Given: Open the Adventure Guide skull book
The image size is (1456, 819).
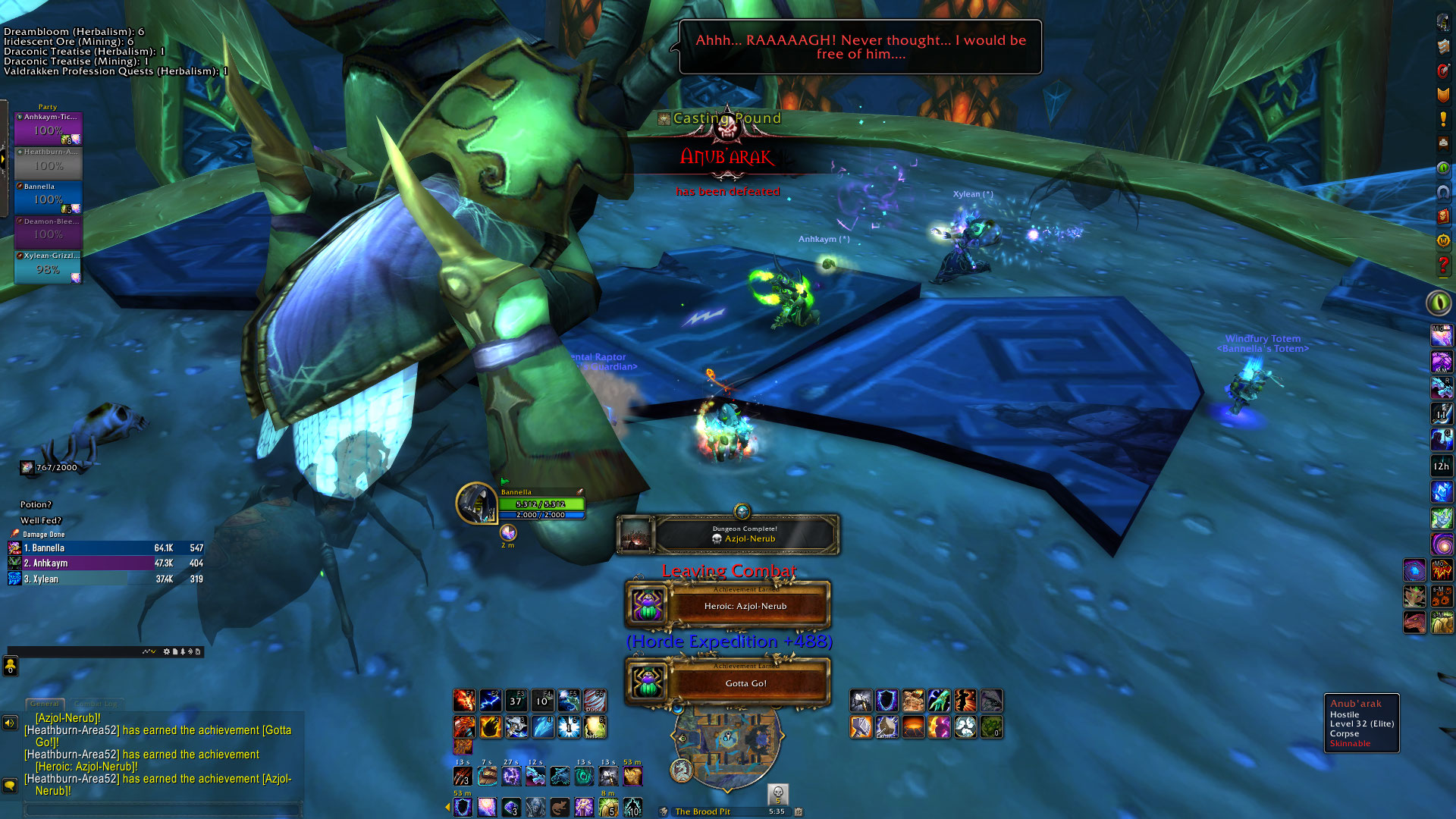Looking at the screenshot, I should coord(1443,216).
